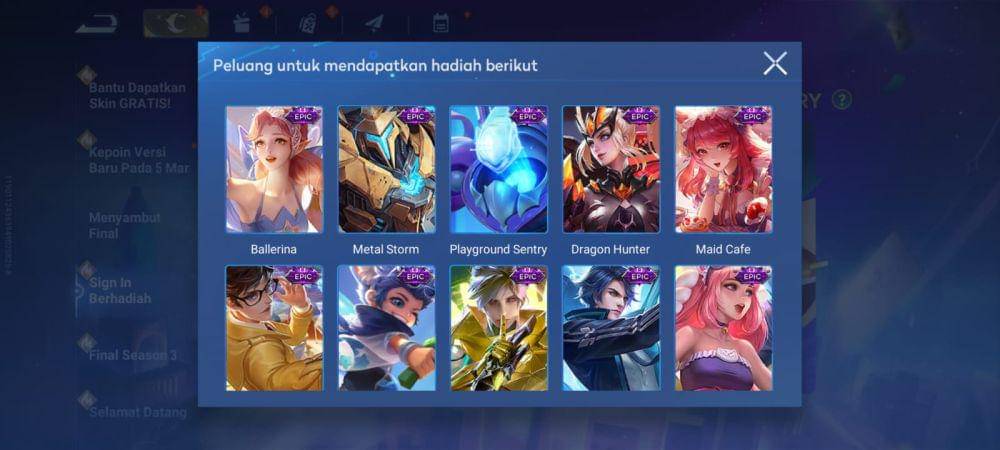Open the Final Season 3 event entry
The height and width of the screenshot is (450, 1000).
point(131,355)
